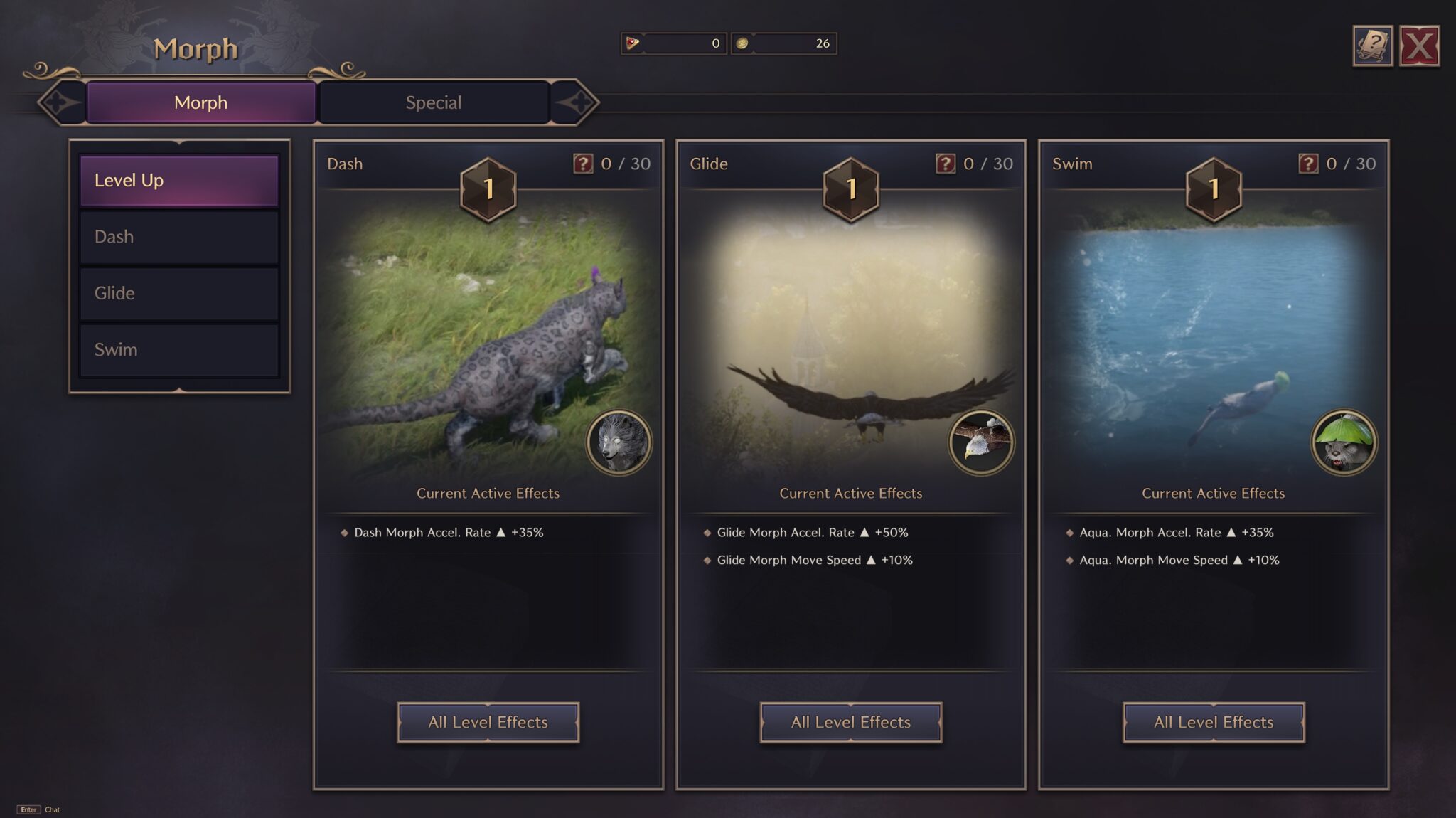Choose Swim from the left panel list

click(178, 350)
